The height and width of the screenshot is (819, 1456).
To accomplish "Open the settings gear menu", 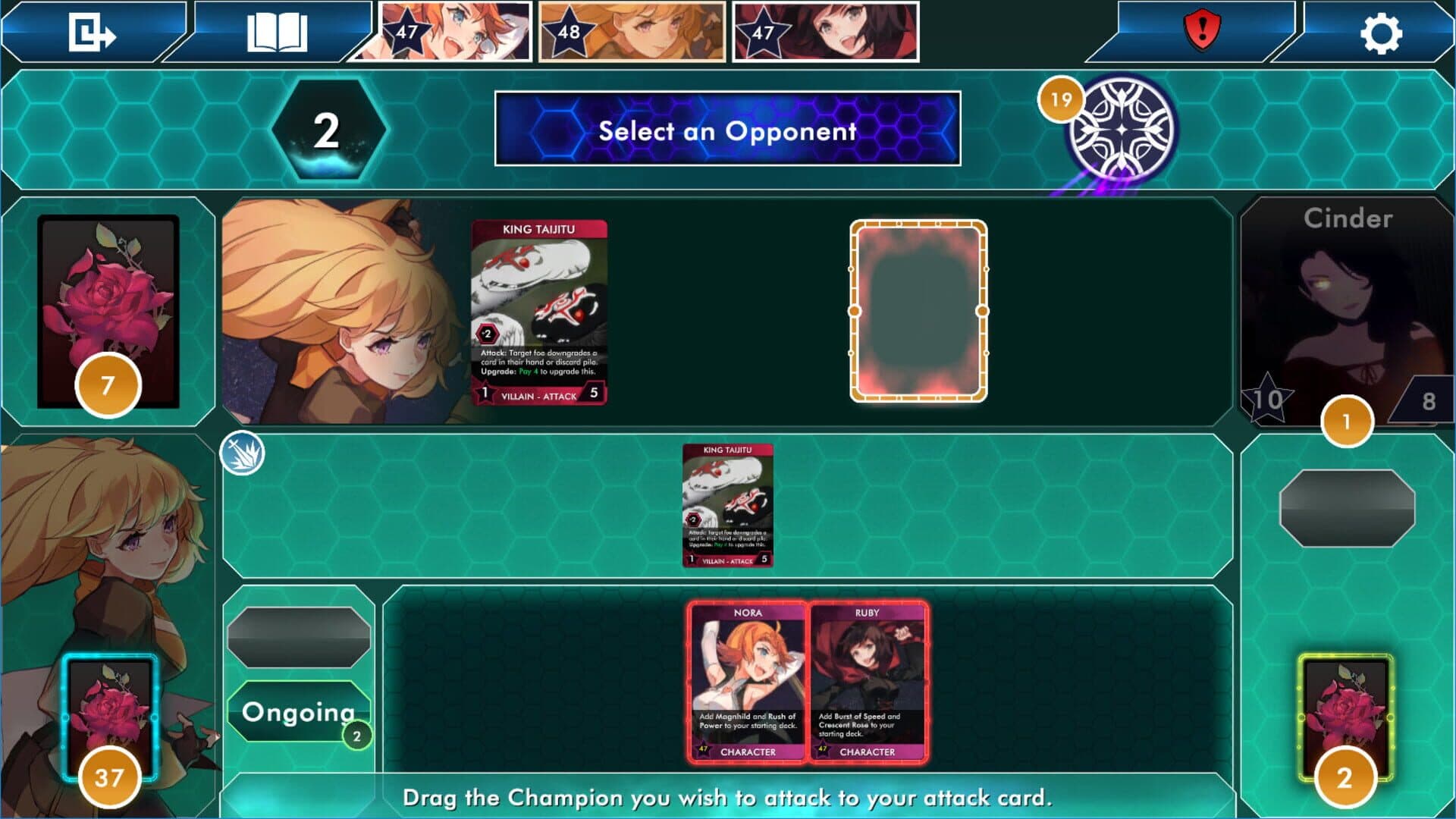I will tap(1380, 33).
